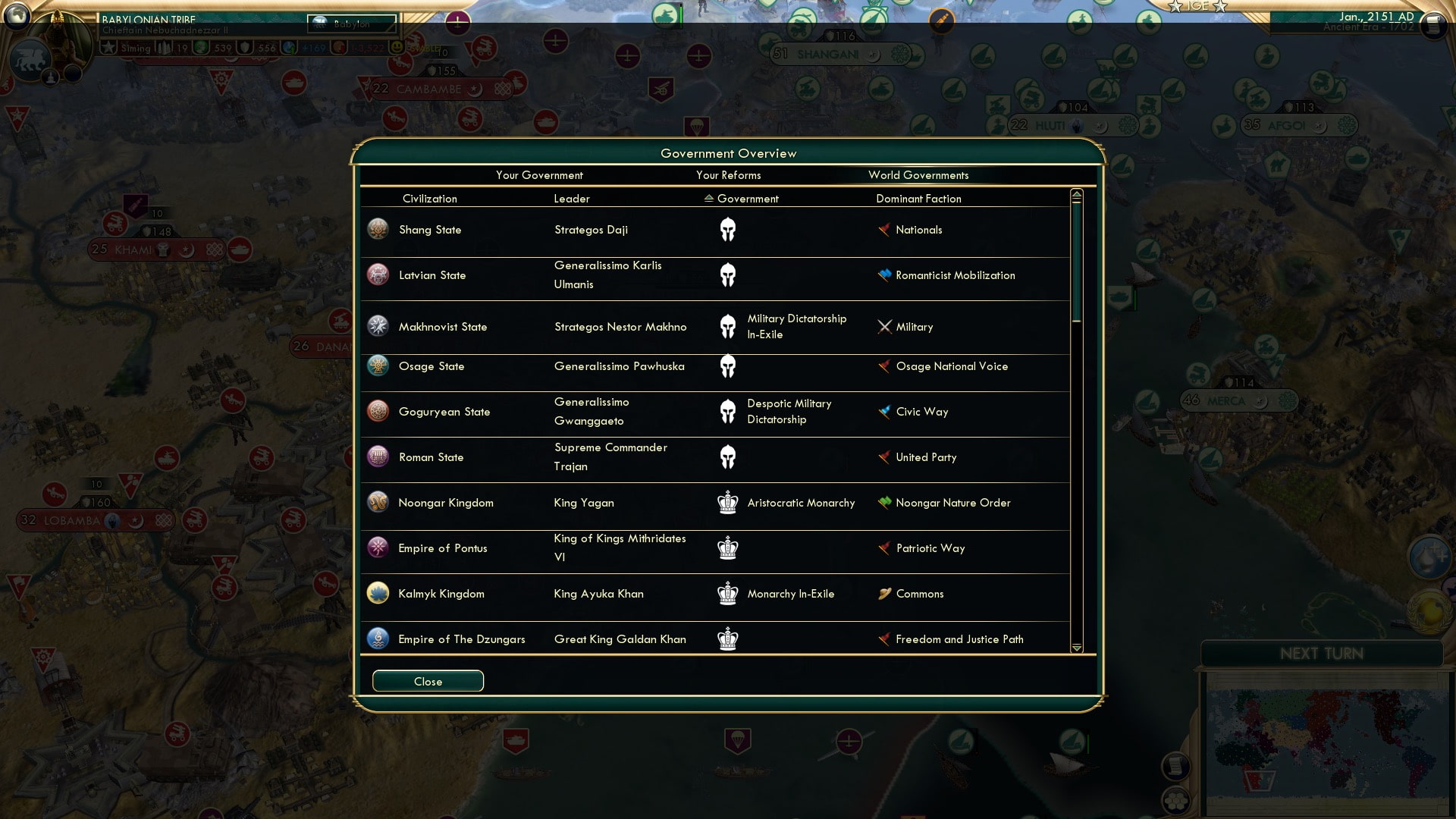Switch to the Your Reforms tab
This screenshot has height=819, width=1456.
(x=729, y=175)
